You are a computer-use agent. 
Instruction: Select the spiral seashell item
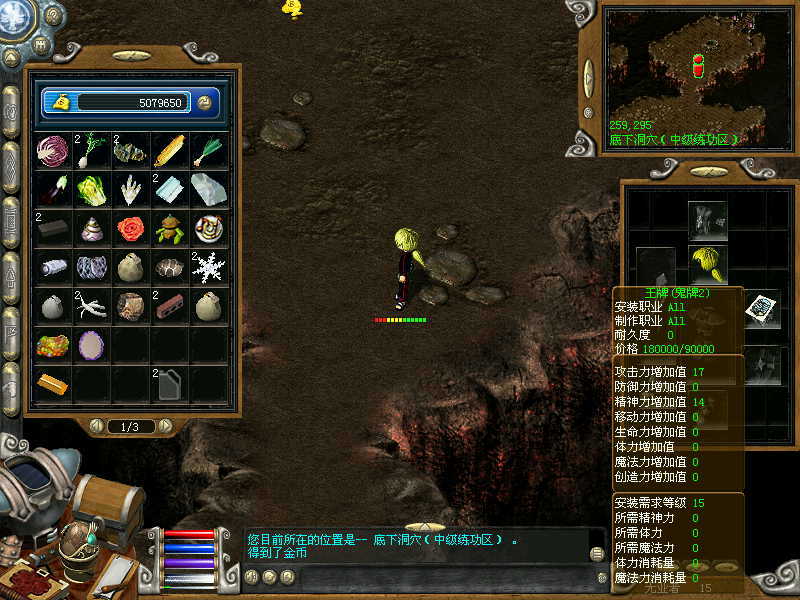click(x=91, y=229)
